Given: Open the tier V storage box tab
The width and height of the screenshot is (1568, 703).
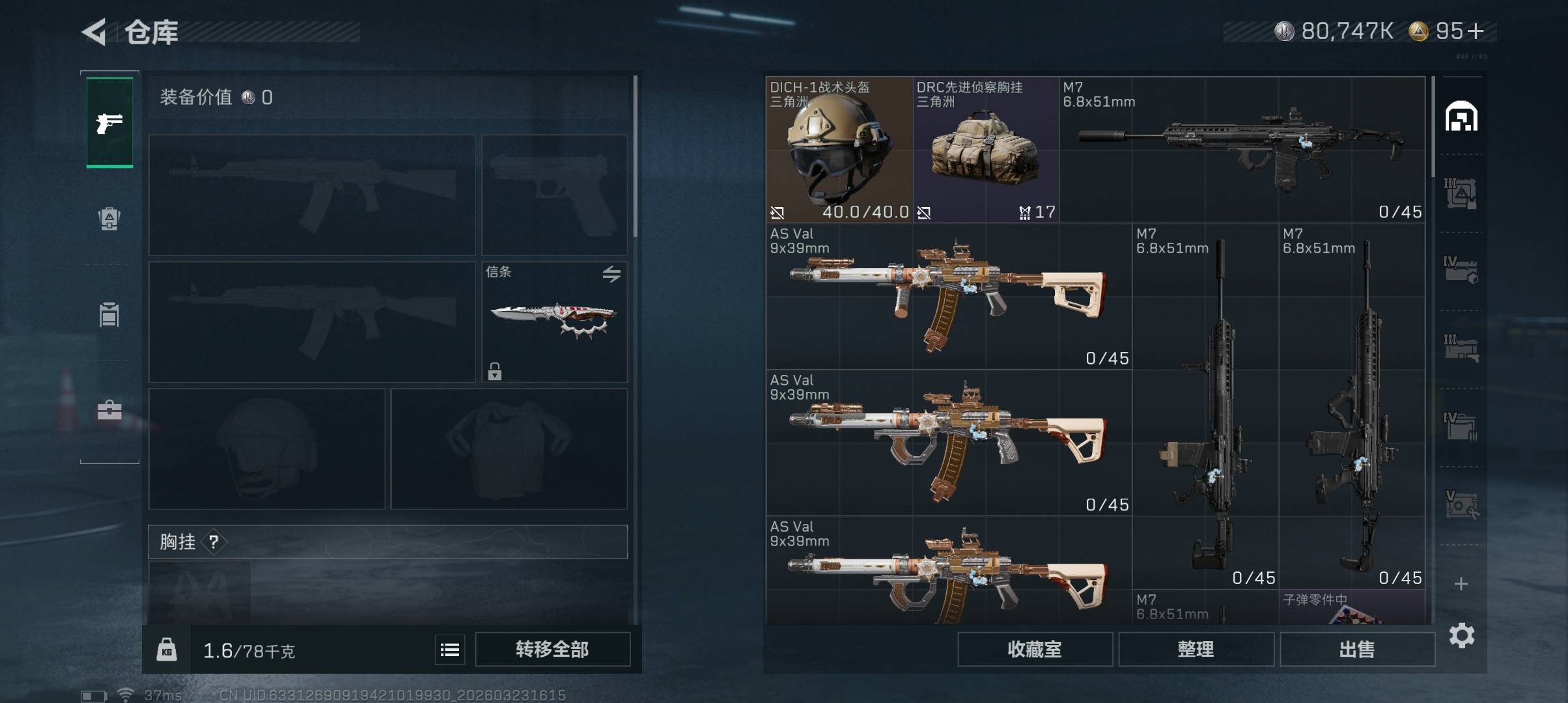Looking at the screenshot, I should pyautogui.click(x=1461, y=505).
